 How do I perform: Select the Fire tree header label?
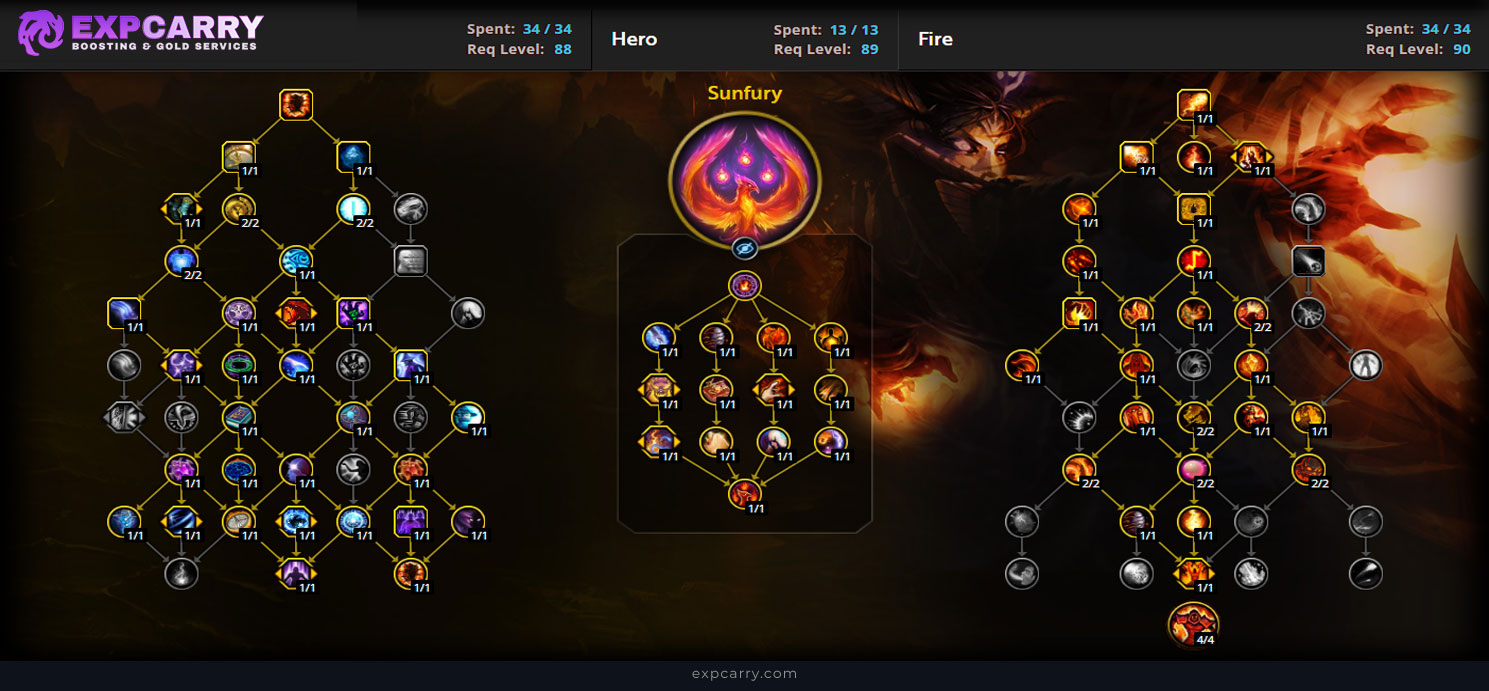pyautogui.click(x=935, y=39)
